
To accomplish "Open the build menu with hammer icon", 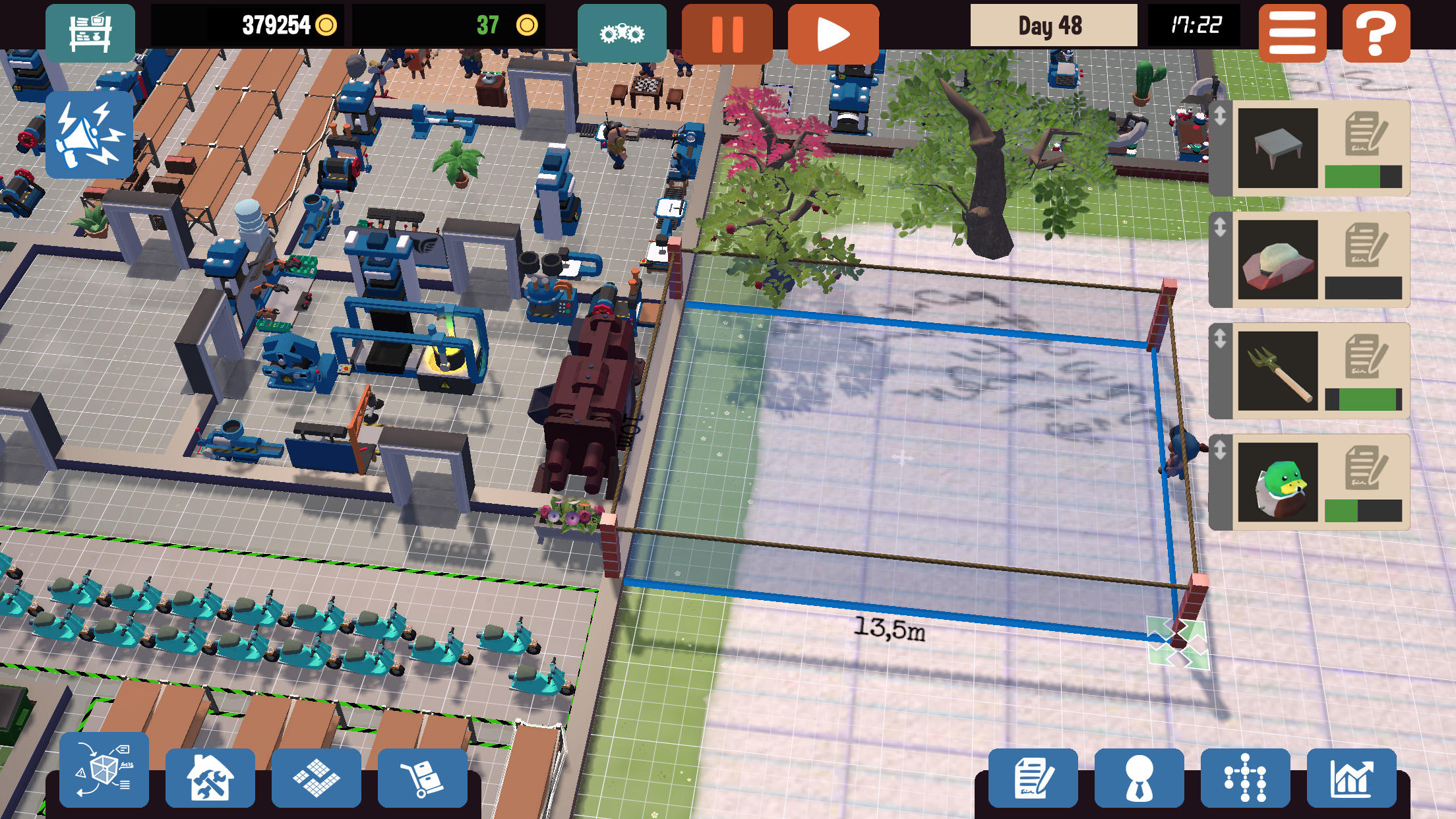I will (x=210, y=777).
